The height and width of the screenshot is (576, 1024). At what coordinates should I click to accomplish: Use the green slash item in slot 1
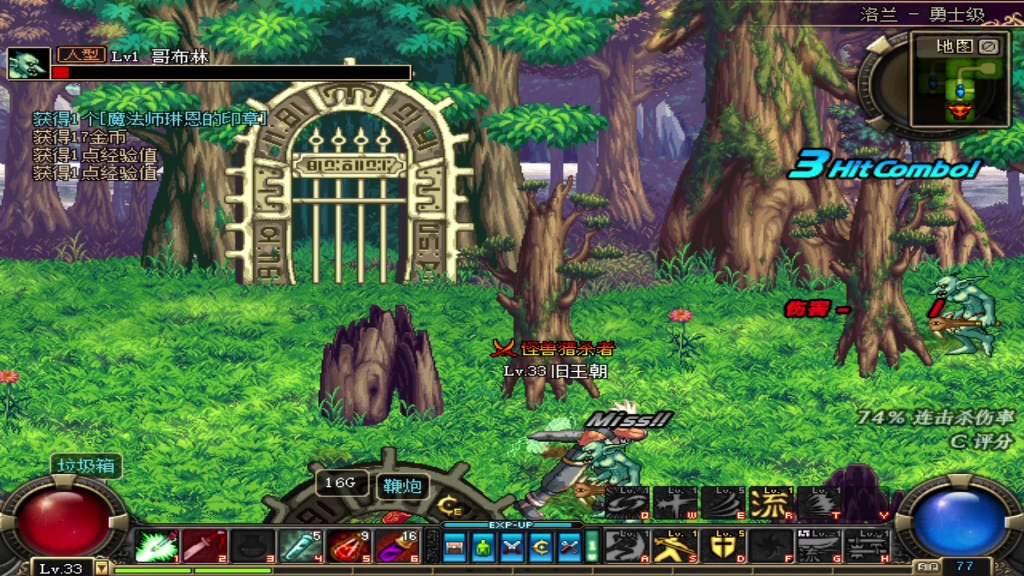coord(156,546)
